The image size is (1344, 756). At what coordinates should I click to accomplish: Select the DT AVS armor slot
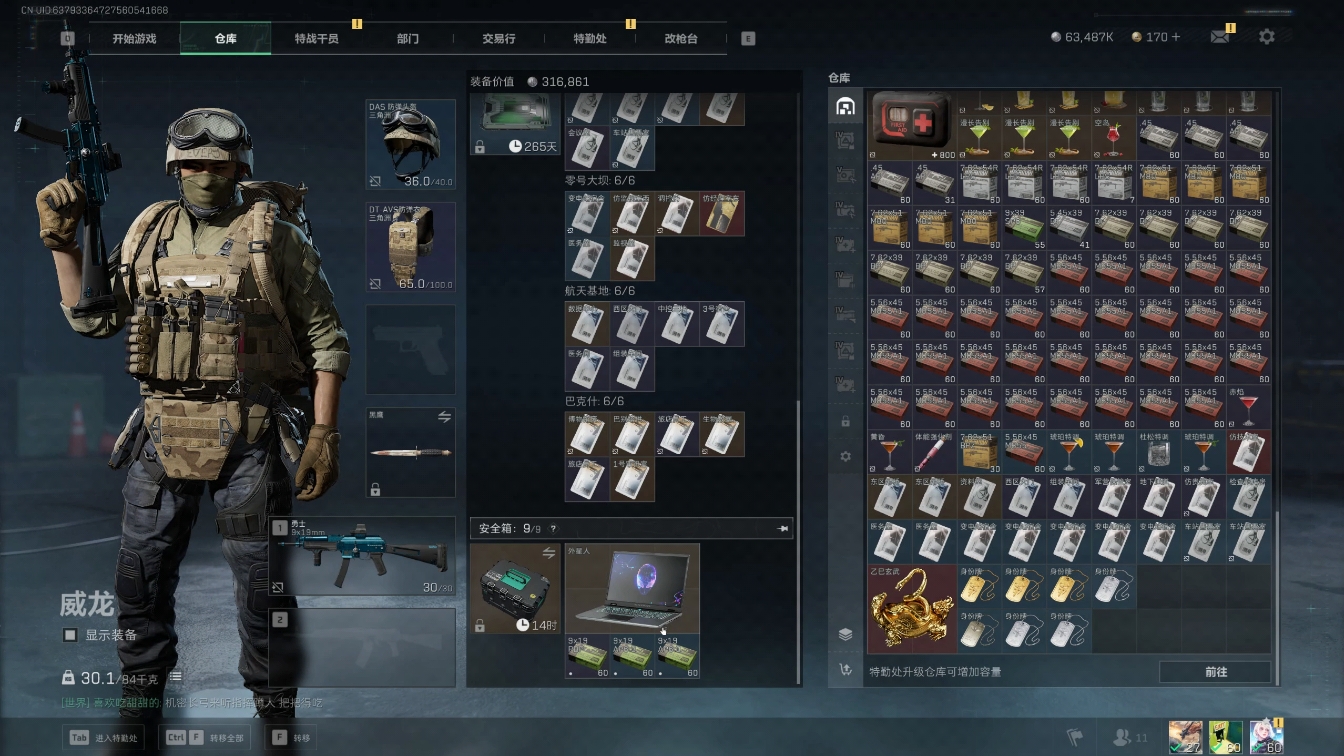point(410,247)
